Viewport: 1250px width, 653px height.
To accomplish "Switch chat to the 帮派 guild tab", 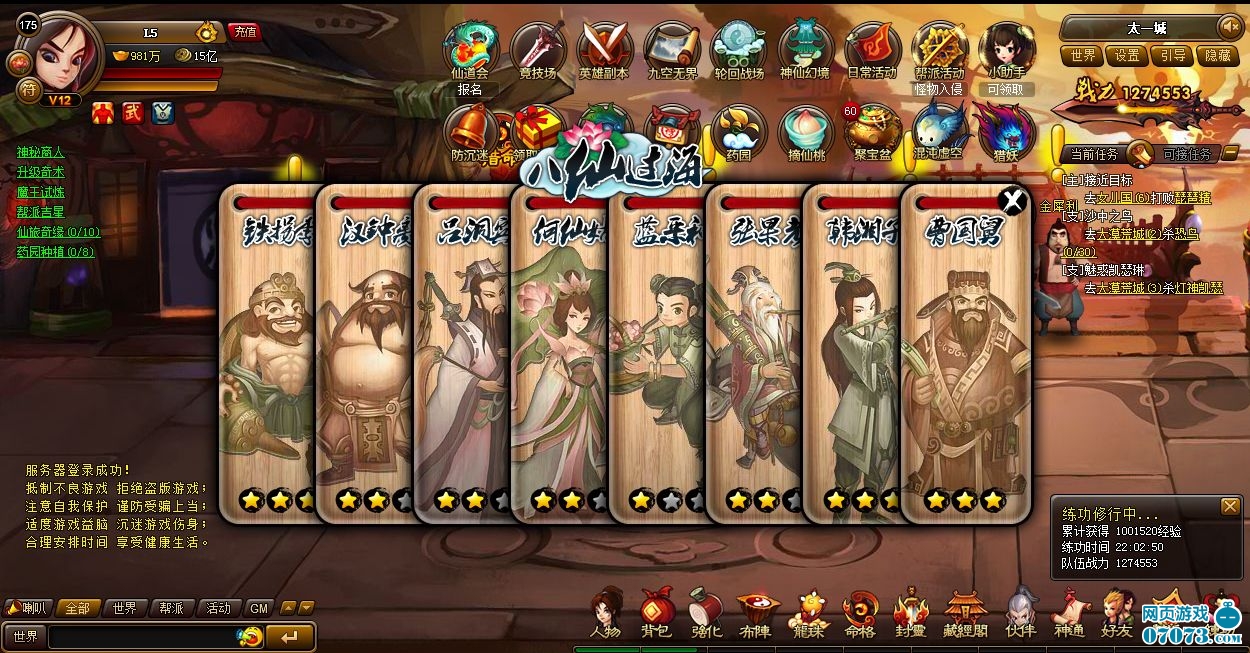I will (171, 608).
